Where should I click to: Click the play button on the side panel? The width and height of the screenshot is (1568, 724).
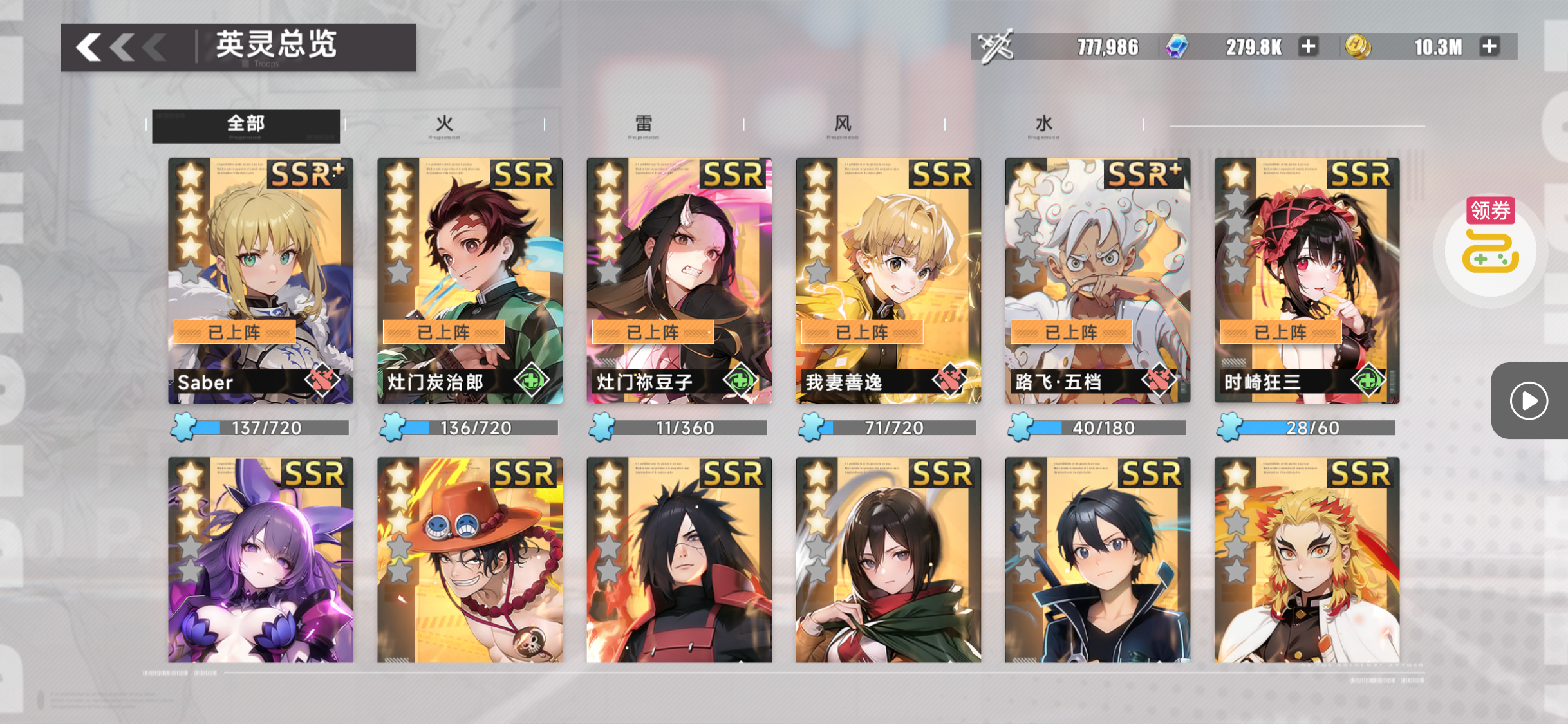coord(1529,401)
